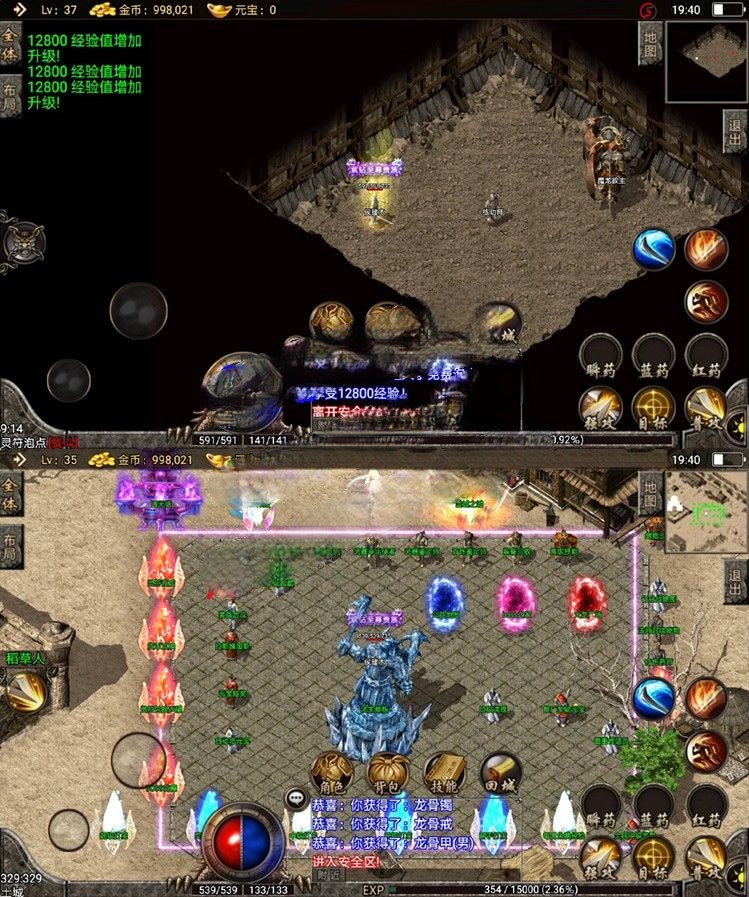Click 退出 exit in the Lv 35 view

(735, 581)
